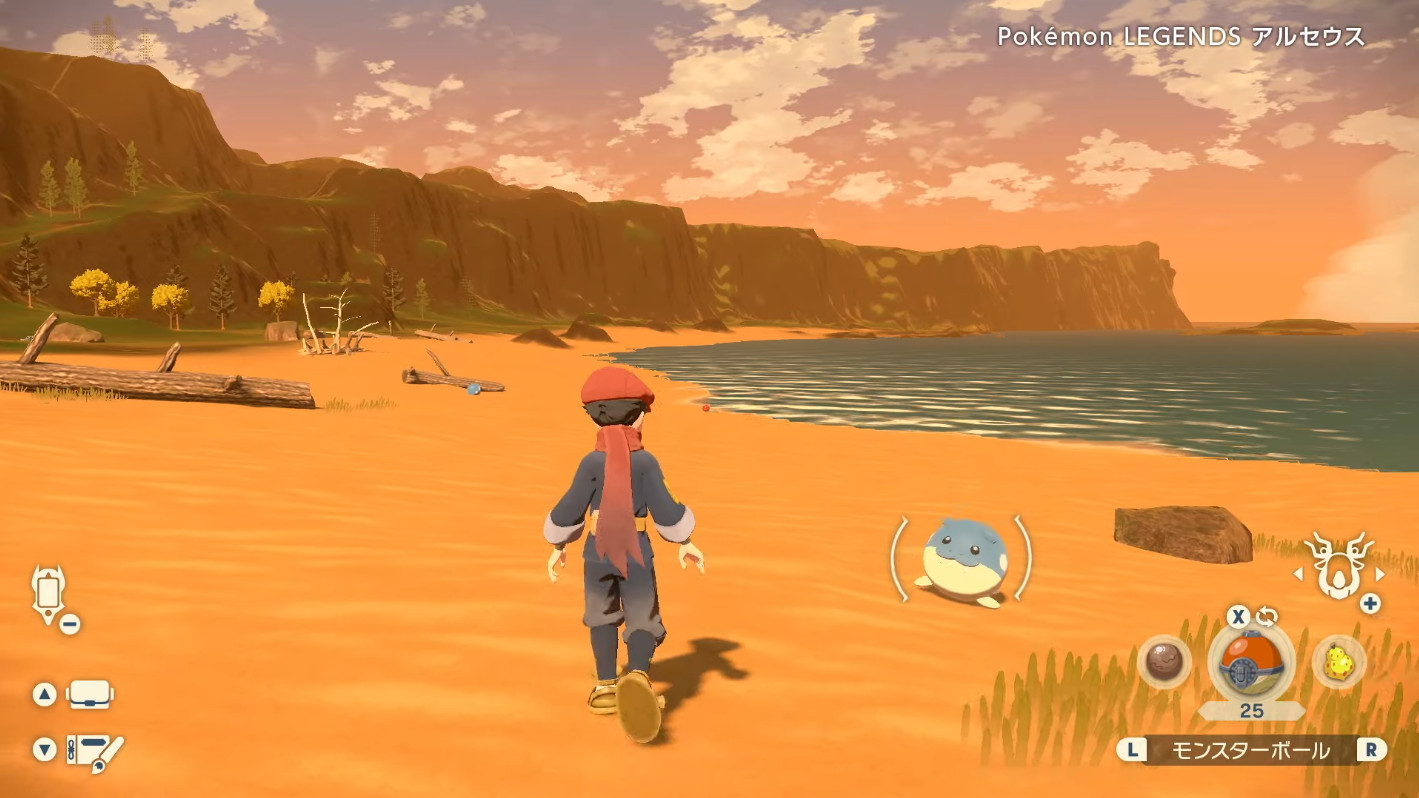Open the satchel bag icon
This screenshot has height=798, width=1419.
pos(89,694)
